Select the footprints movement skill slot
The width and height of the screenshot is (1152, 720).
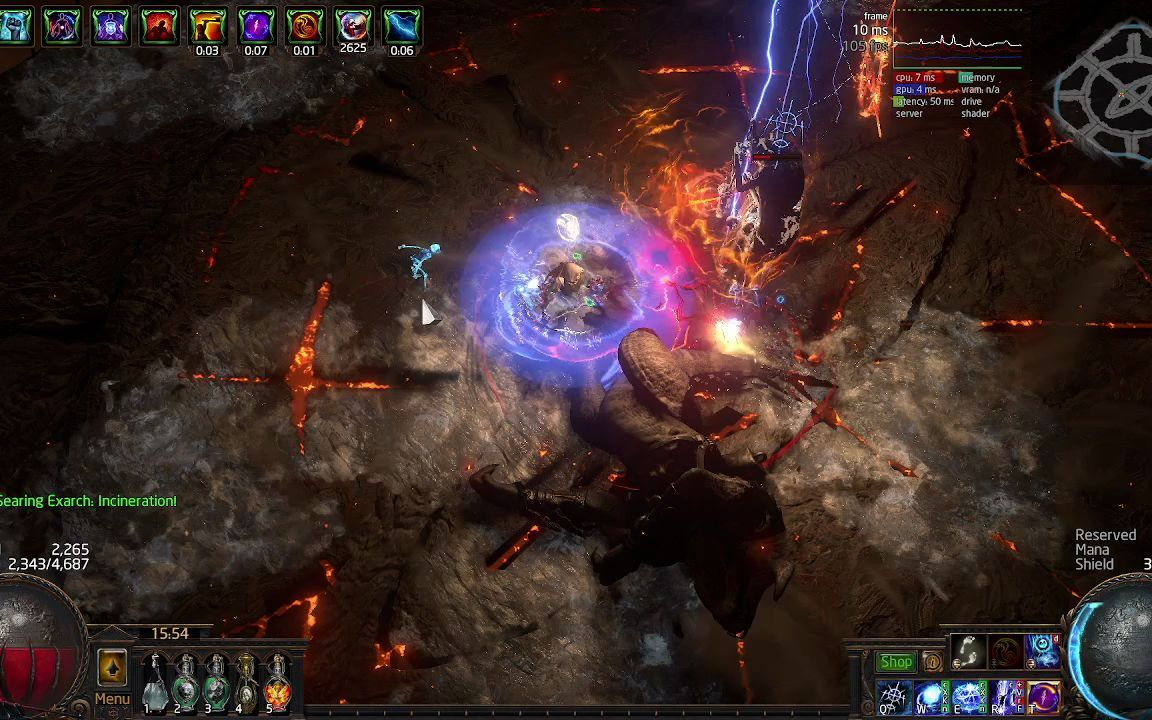tap(968, 652)
